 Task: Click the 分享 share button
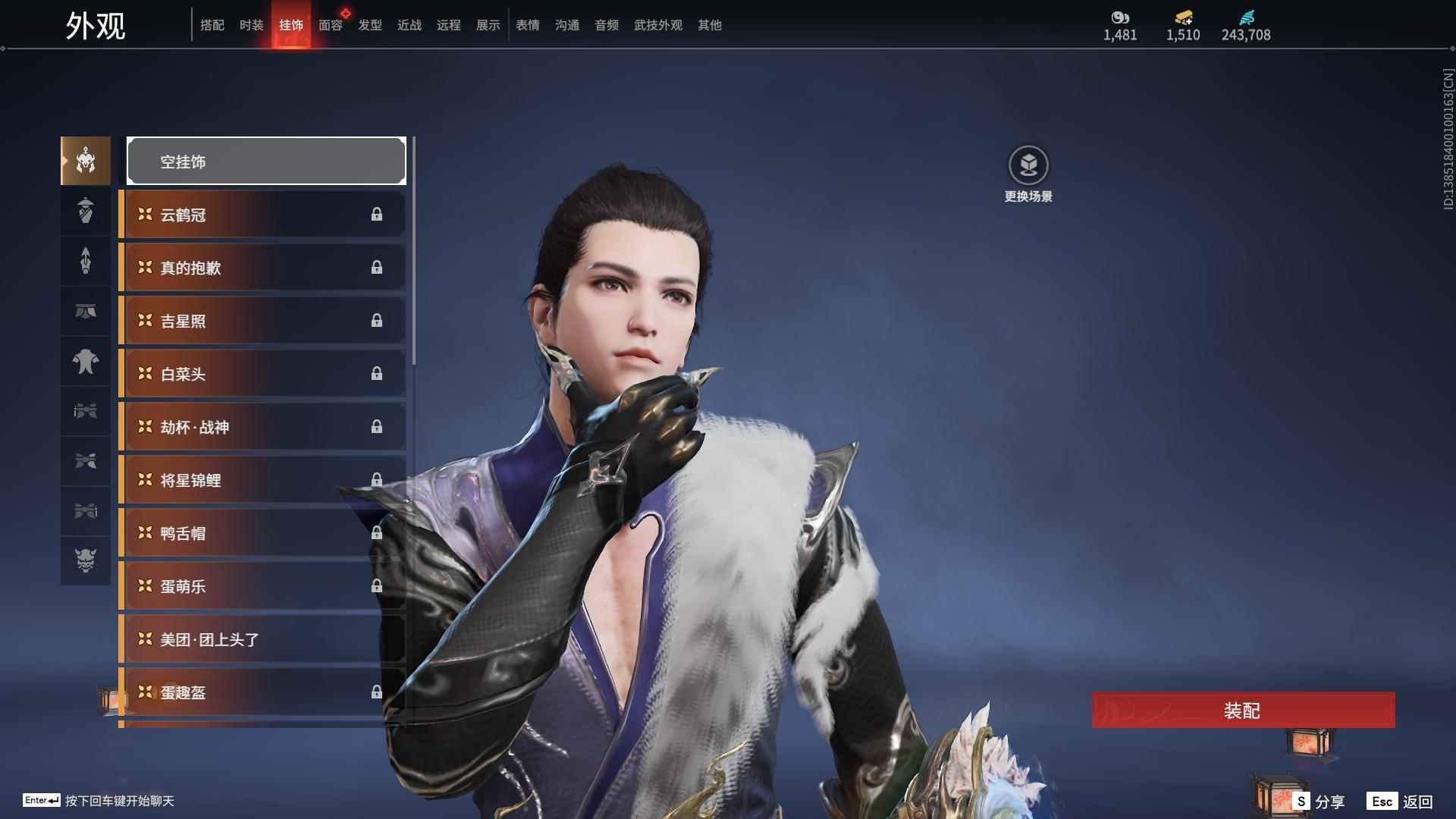(x=1319, y=801)
